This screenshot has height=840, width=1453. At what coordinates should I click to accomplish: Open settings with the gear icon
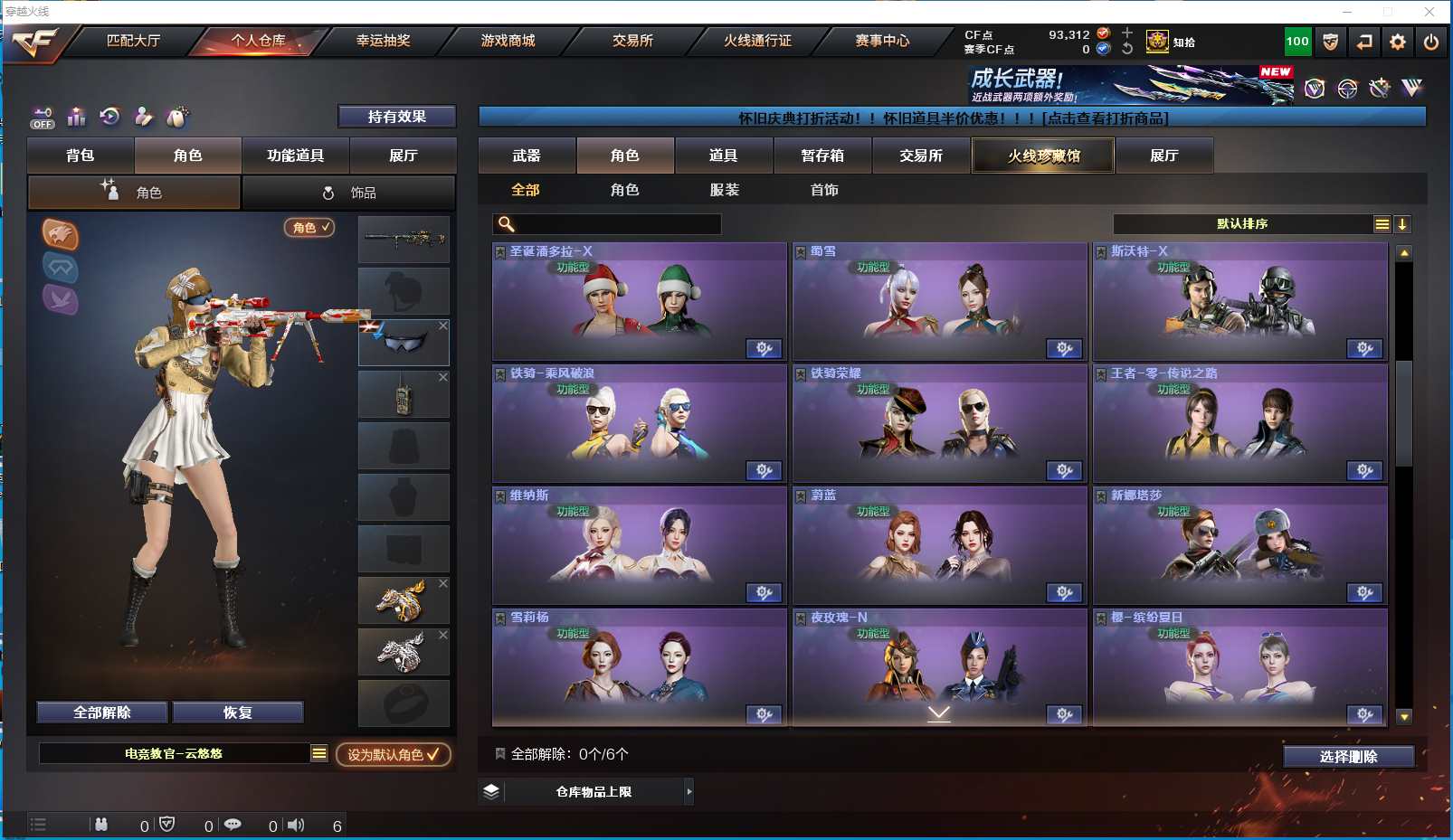1398,42
